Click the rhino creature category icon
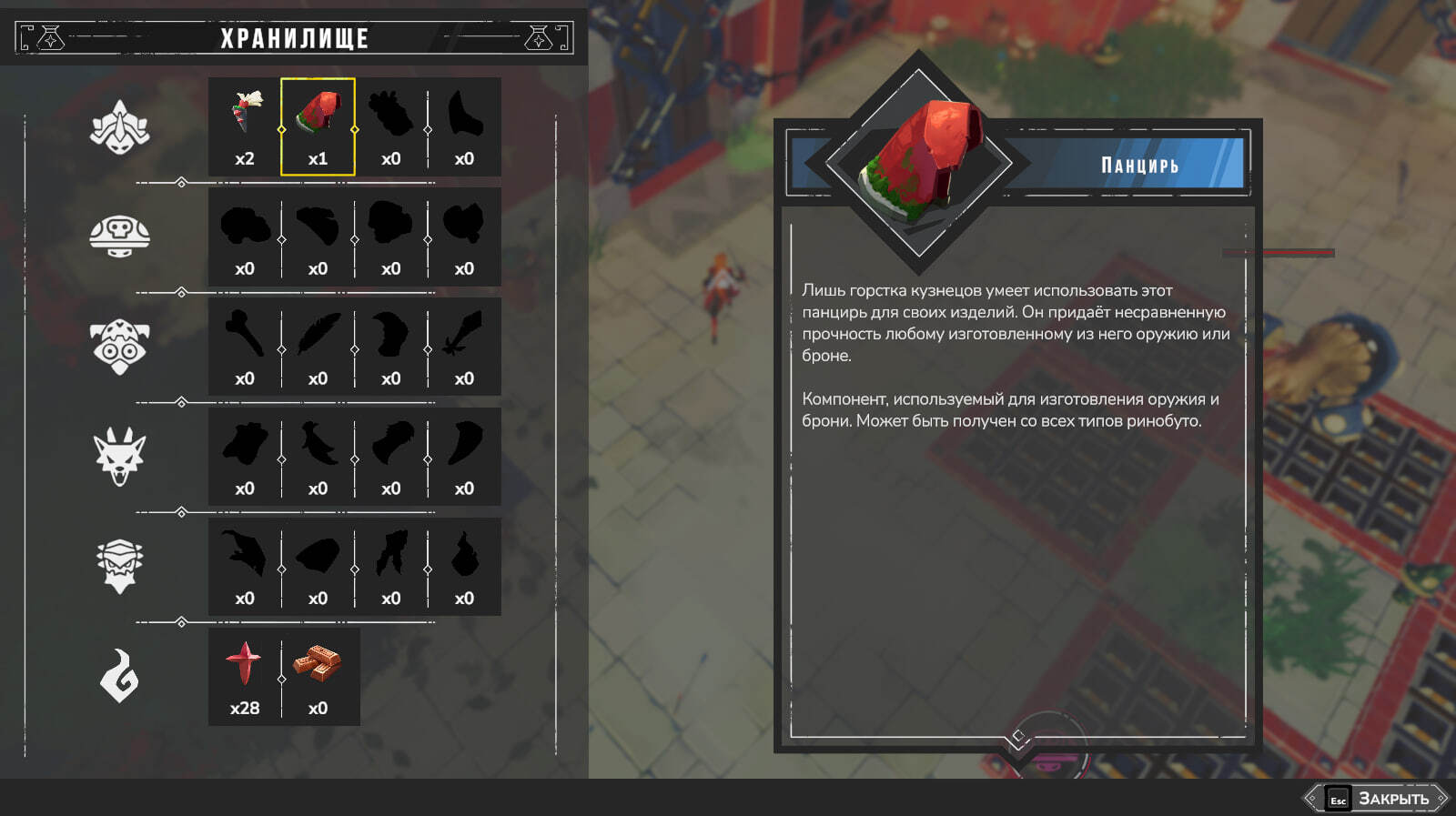Viewport: 1456px width, 816px height. coord(119,127)
